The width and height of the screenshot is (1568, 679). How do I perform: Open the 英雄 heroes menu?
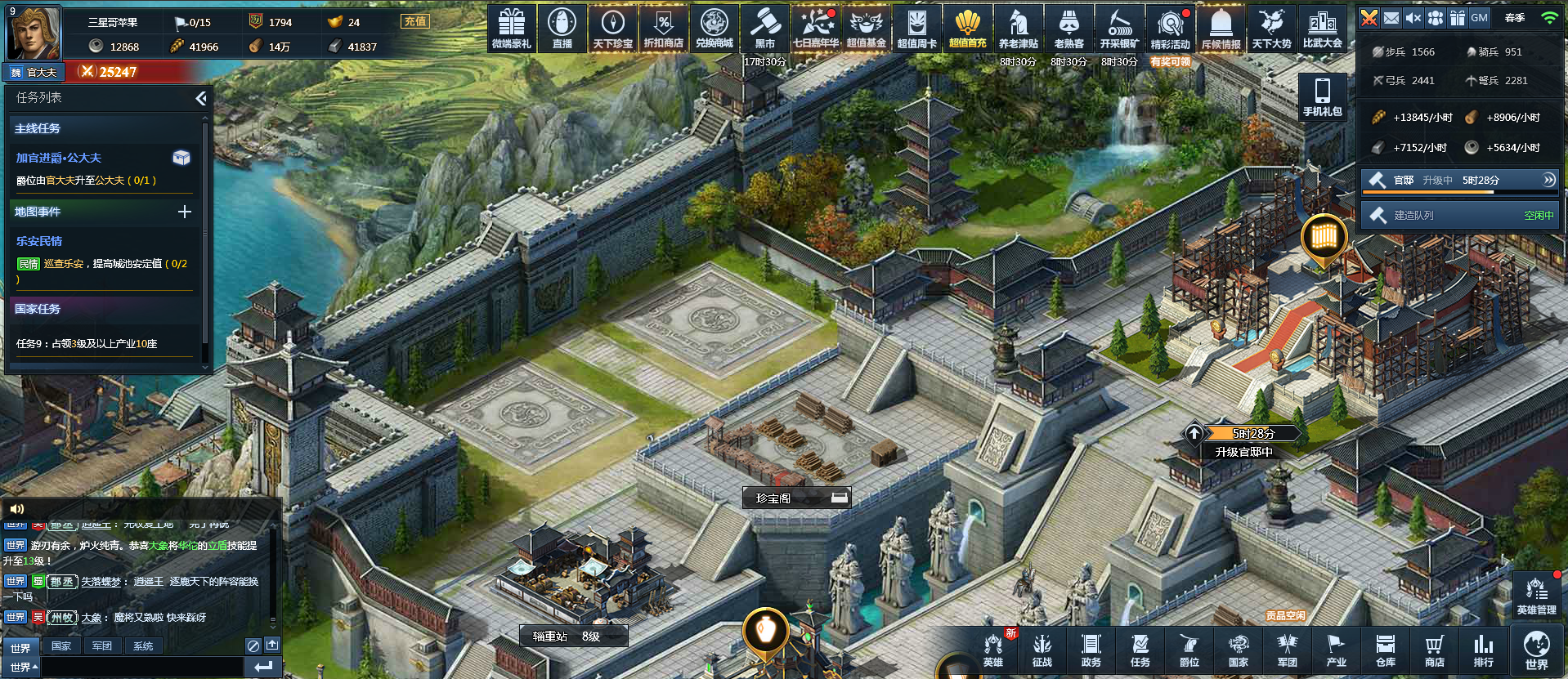[x=993, y=650]
